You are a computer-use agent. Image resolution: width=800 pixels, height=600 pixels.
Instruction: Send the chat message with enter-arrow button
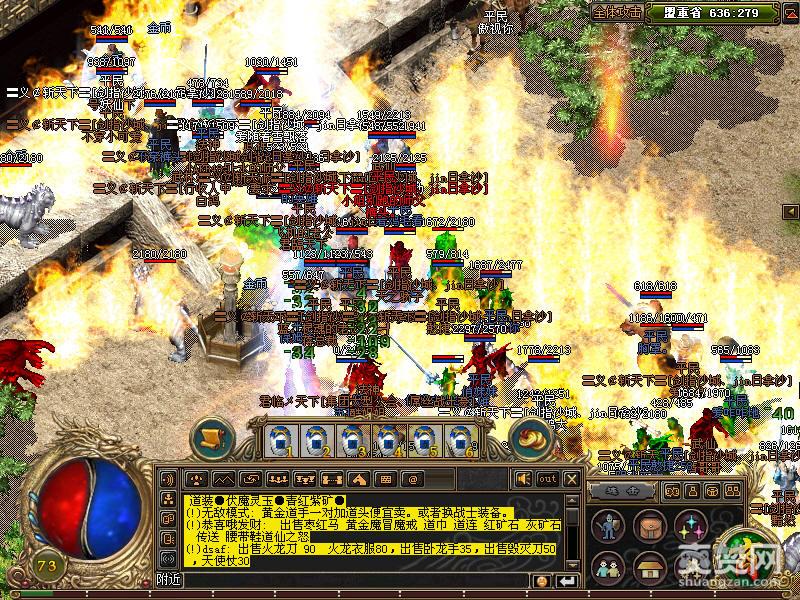(x=568, y=580)
